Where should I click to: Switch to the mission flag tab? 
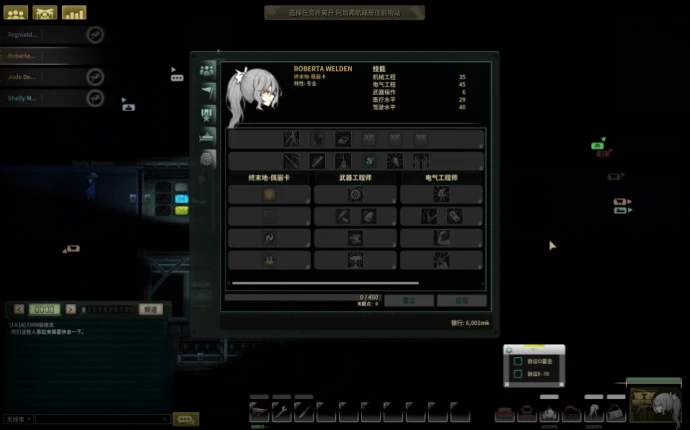coord(207,91)
